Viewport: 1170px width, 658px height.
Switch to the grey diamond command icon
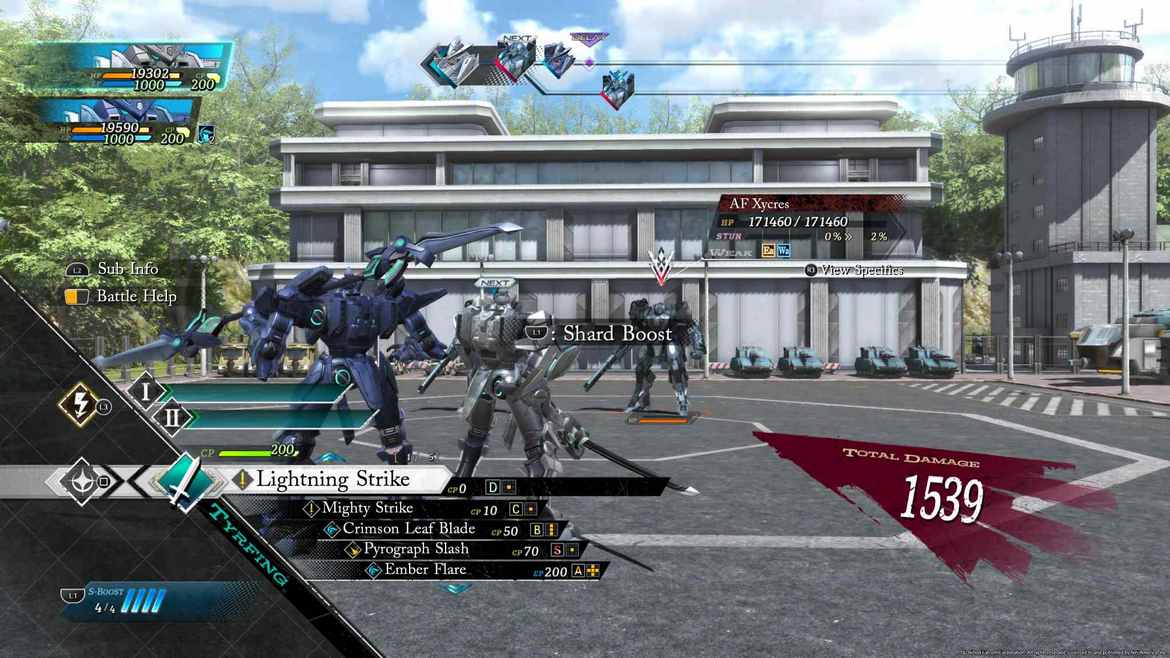[79, 481]
